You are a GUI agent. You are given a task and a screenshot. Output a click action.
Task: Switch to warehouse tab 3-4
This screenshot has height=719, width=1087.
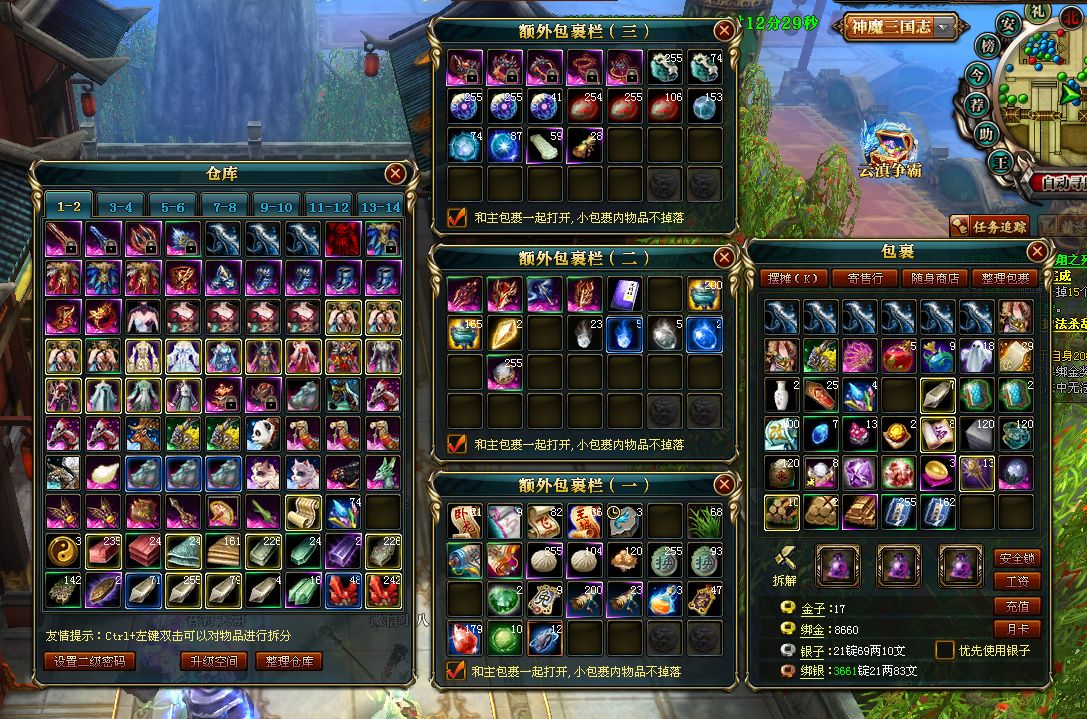click(x=121, y=206)
